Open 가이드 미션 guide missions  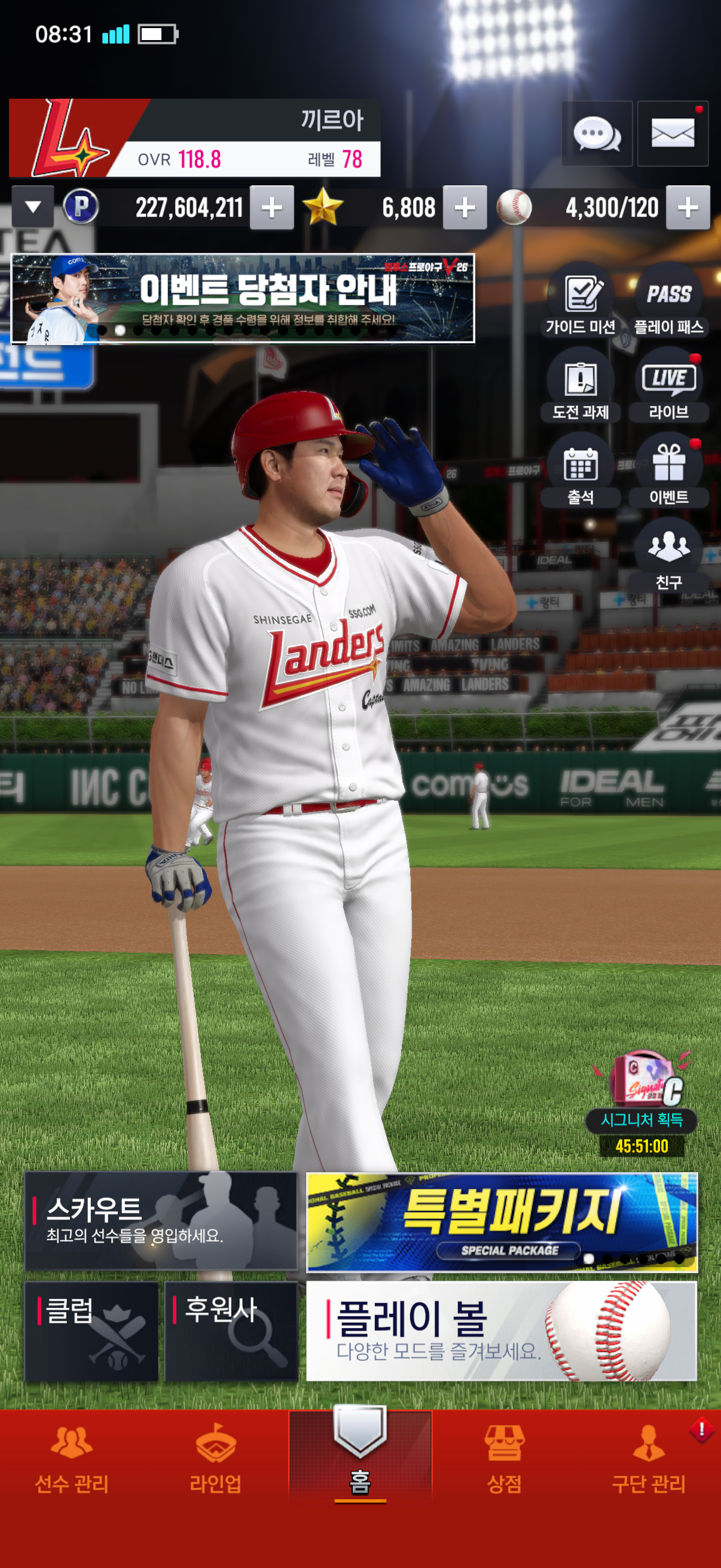581,300
